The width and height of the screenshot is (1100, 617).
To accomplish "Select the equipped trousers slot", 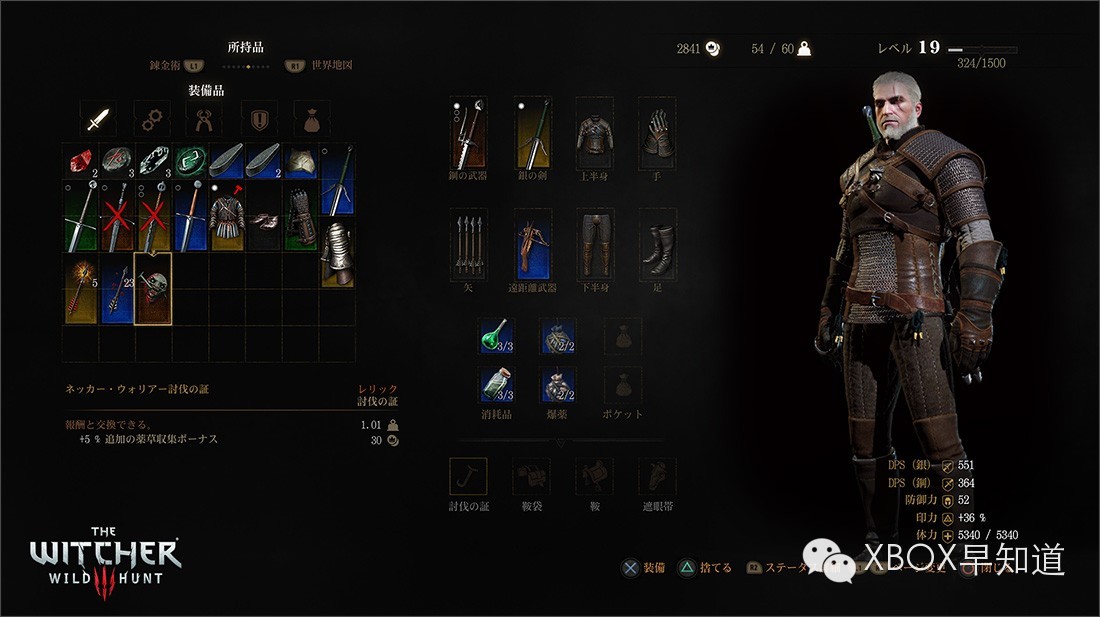I will click(594, 244).
